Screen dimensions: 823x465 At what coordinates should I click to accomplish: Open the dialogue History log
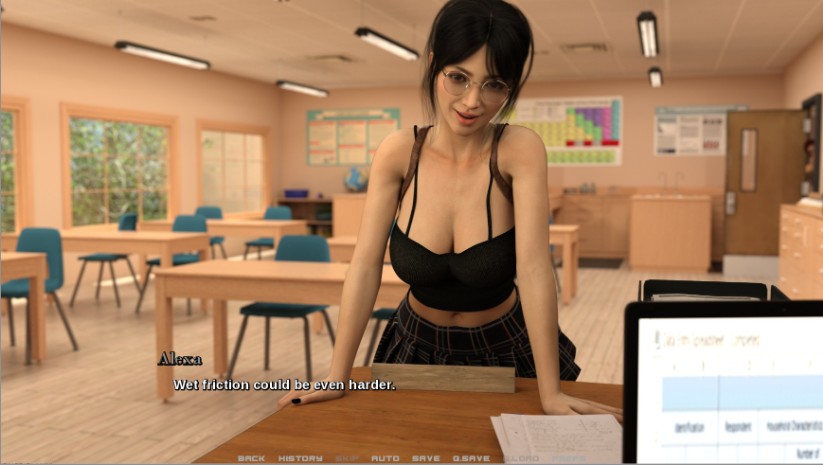[300, 458]
